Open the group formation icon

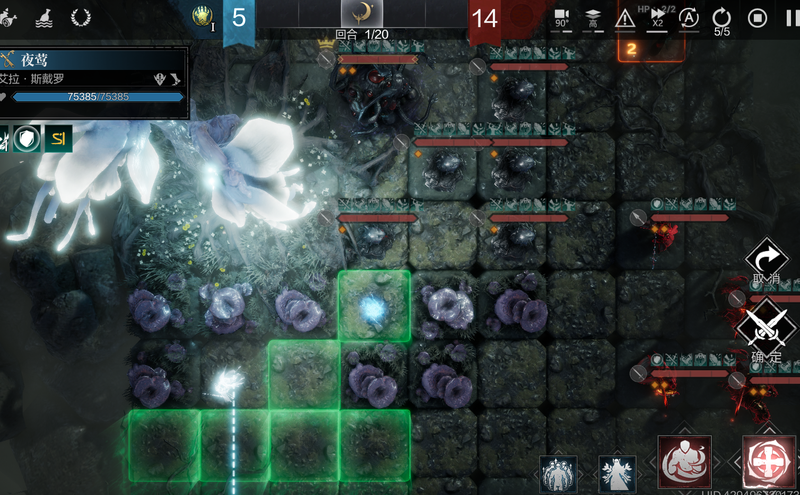[x=558, y=474]
